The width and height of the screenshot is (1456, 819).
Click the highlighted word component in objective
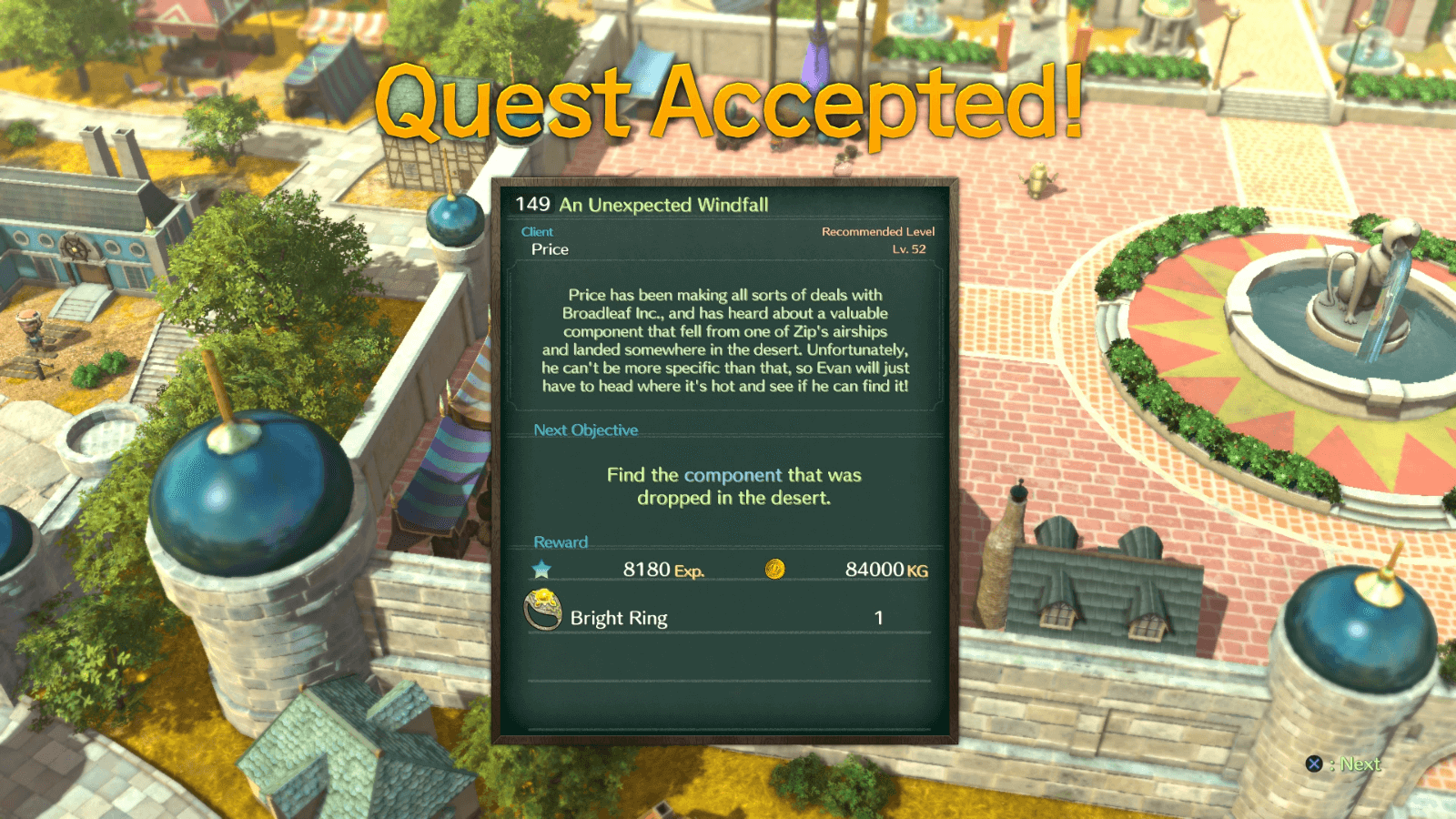click(733, 474)
